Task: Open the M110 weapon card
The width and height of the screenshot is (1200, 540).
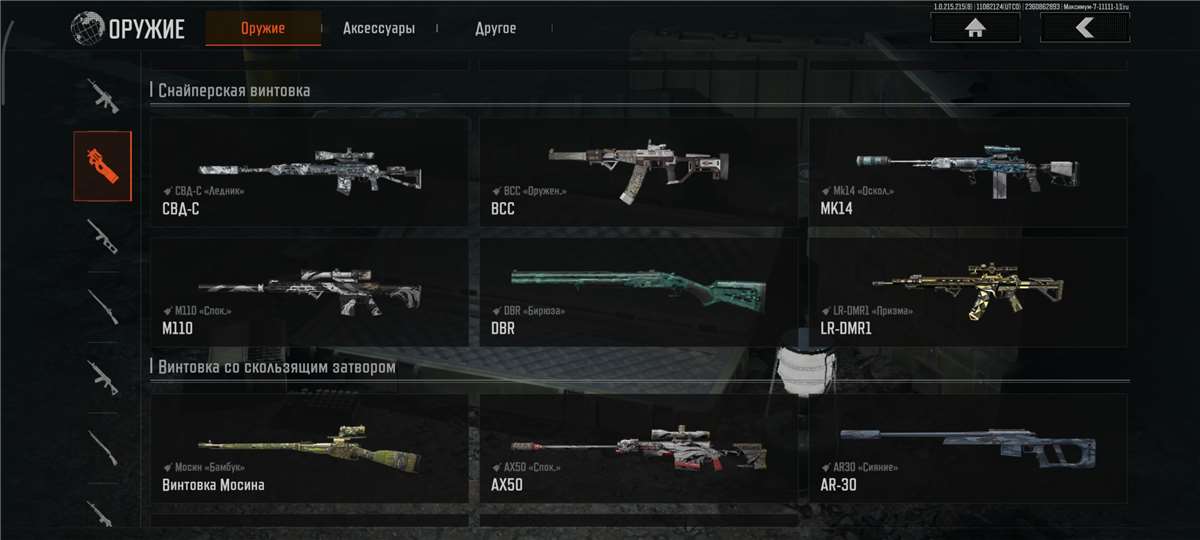Action: click(309, 291)
